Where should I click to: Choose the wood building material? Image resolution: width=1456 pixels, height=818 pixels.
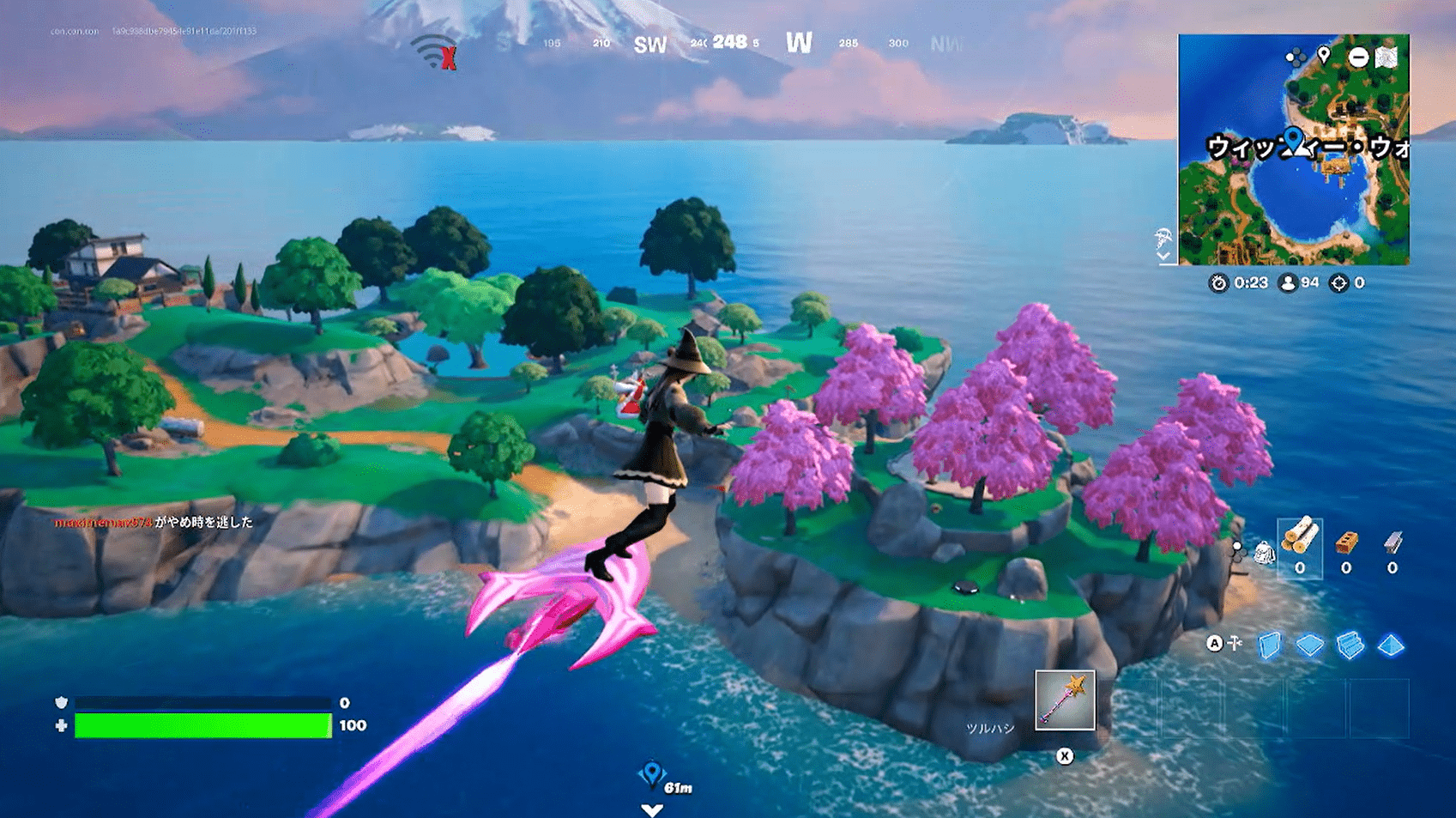[1299, 537]
